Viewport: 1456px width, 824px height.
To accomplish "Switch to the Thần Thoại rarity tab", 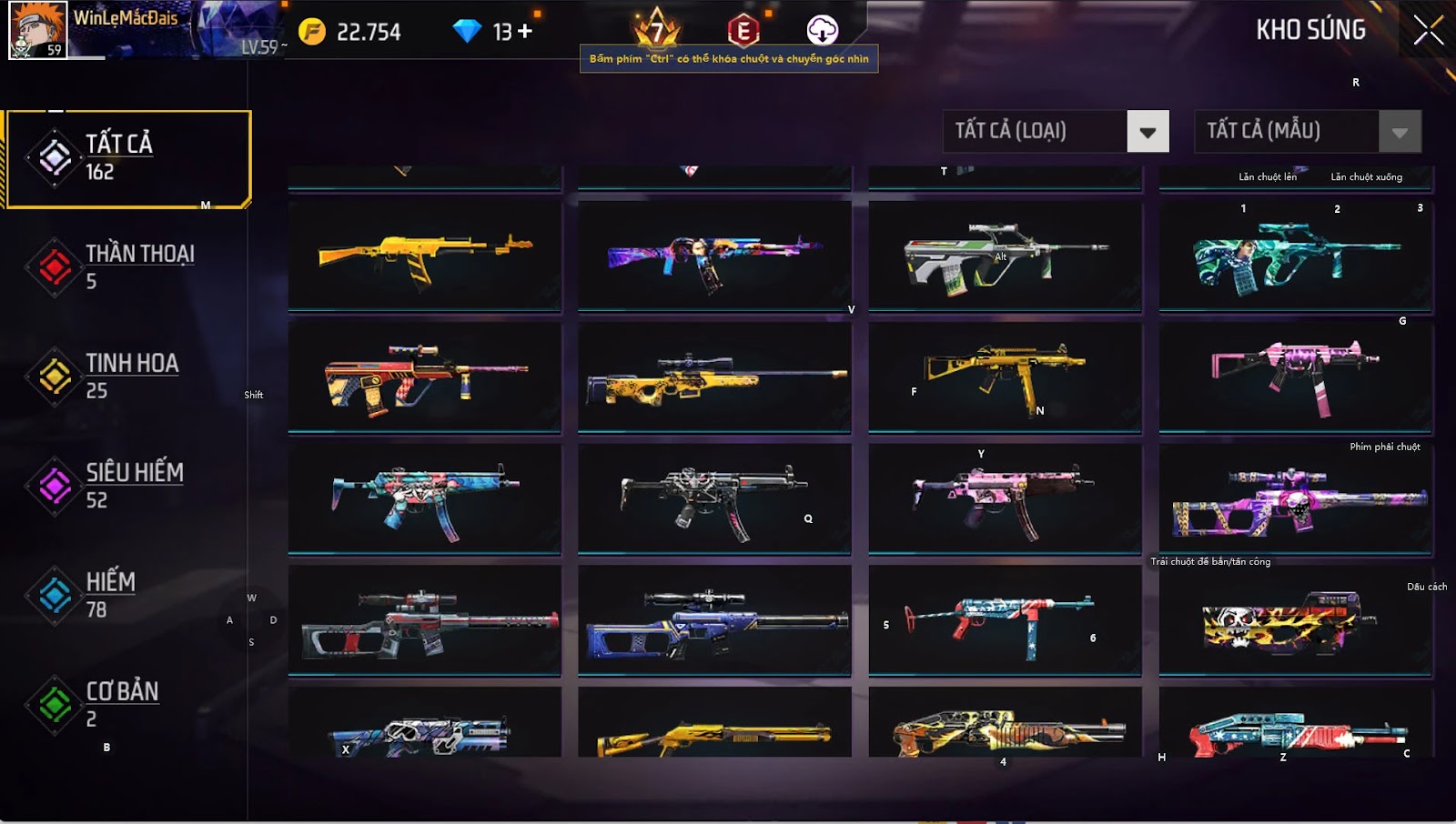I will pyautogui.click(x=127, y=266).
